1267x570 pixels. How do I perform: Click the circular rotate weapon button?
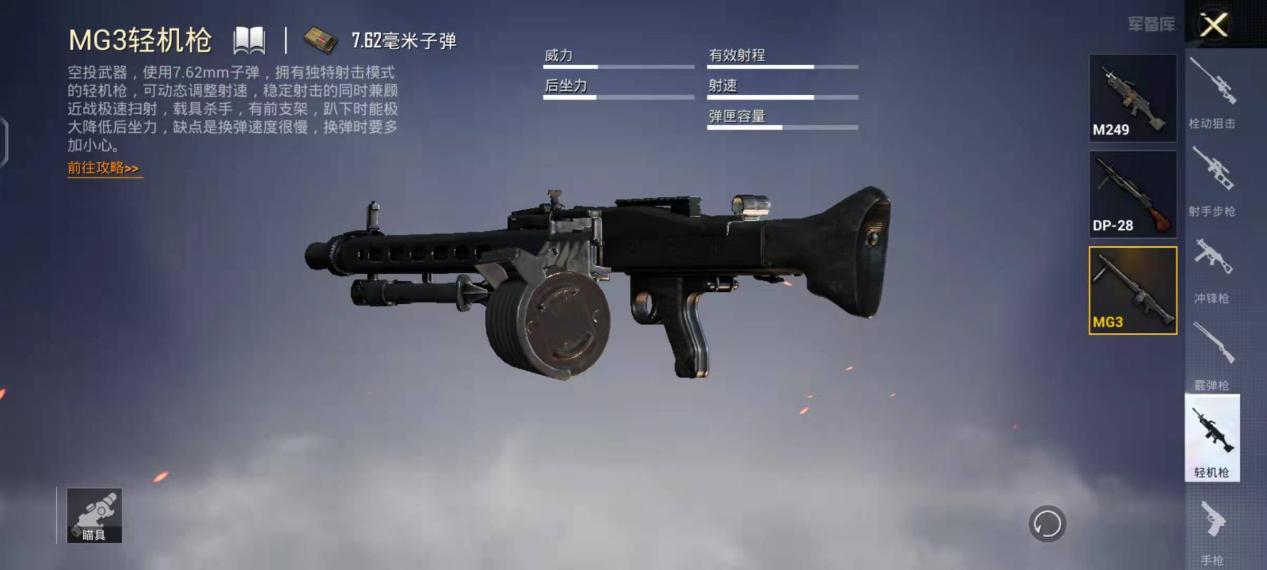pos(1047,523)
